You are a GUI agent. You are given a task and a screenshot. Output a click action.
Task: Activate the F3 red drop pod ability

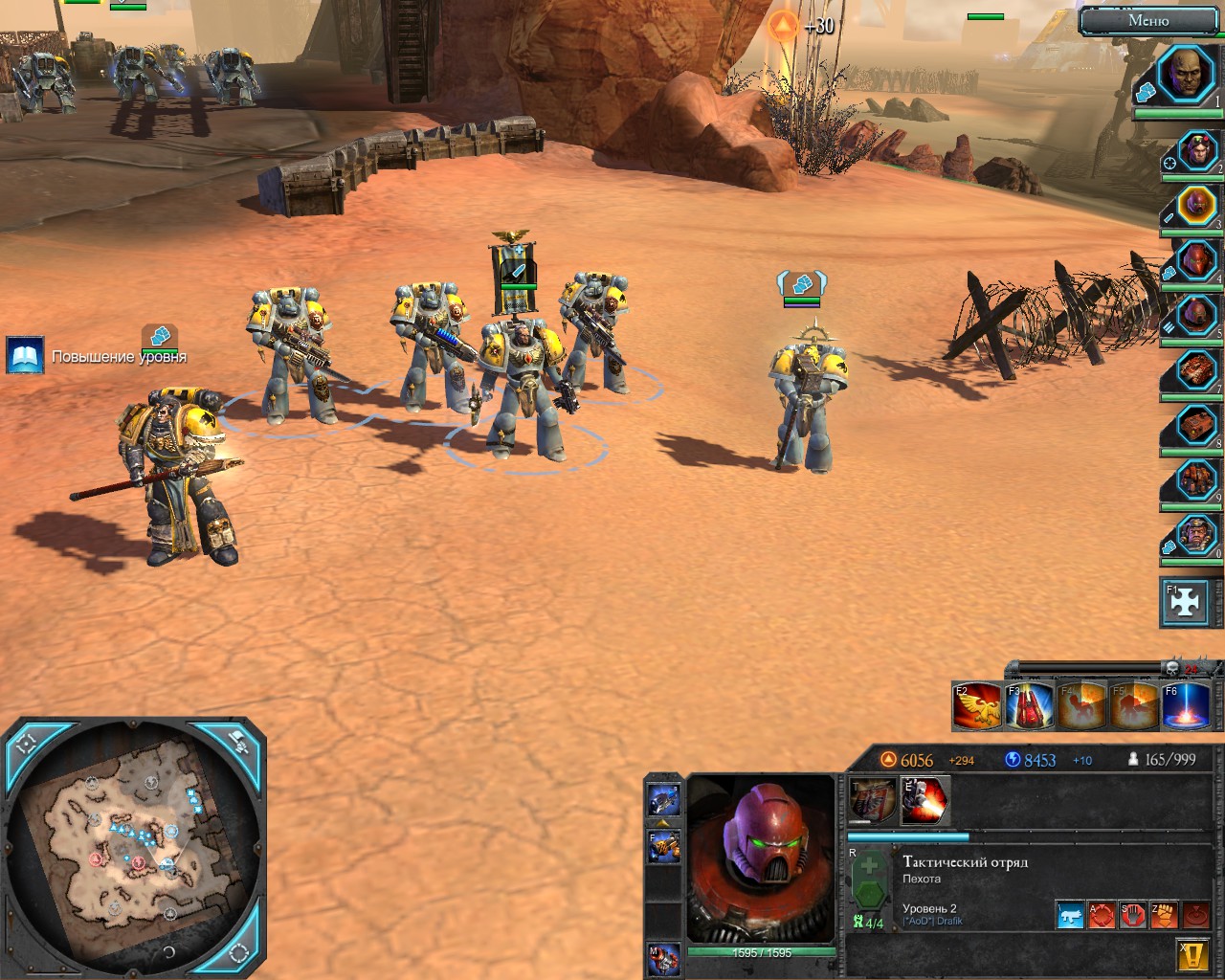(1029, 706)
